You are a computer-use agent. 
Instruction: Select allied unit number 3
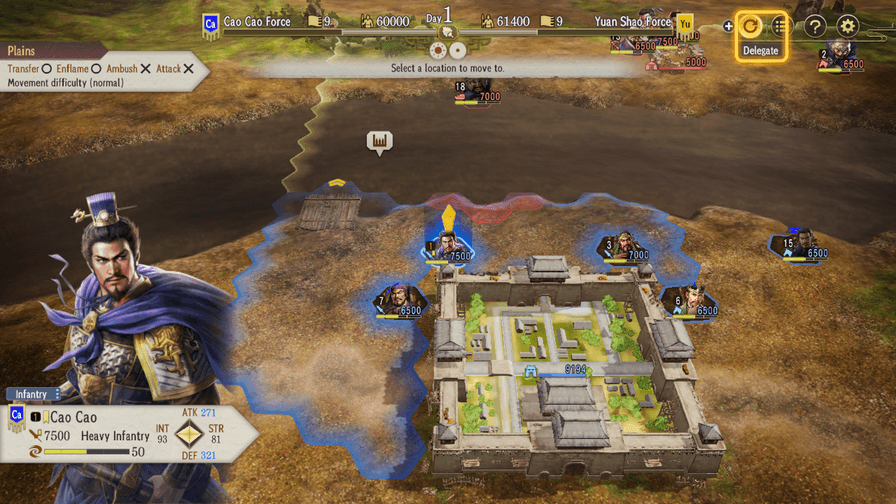(625, 247)
